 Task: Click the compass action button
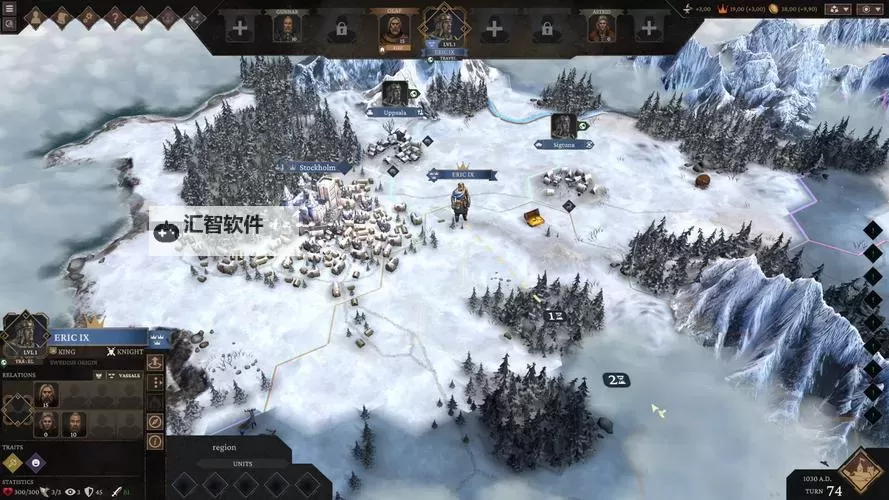tap(156, 421)
